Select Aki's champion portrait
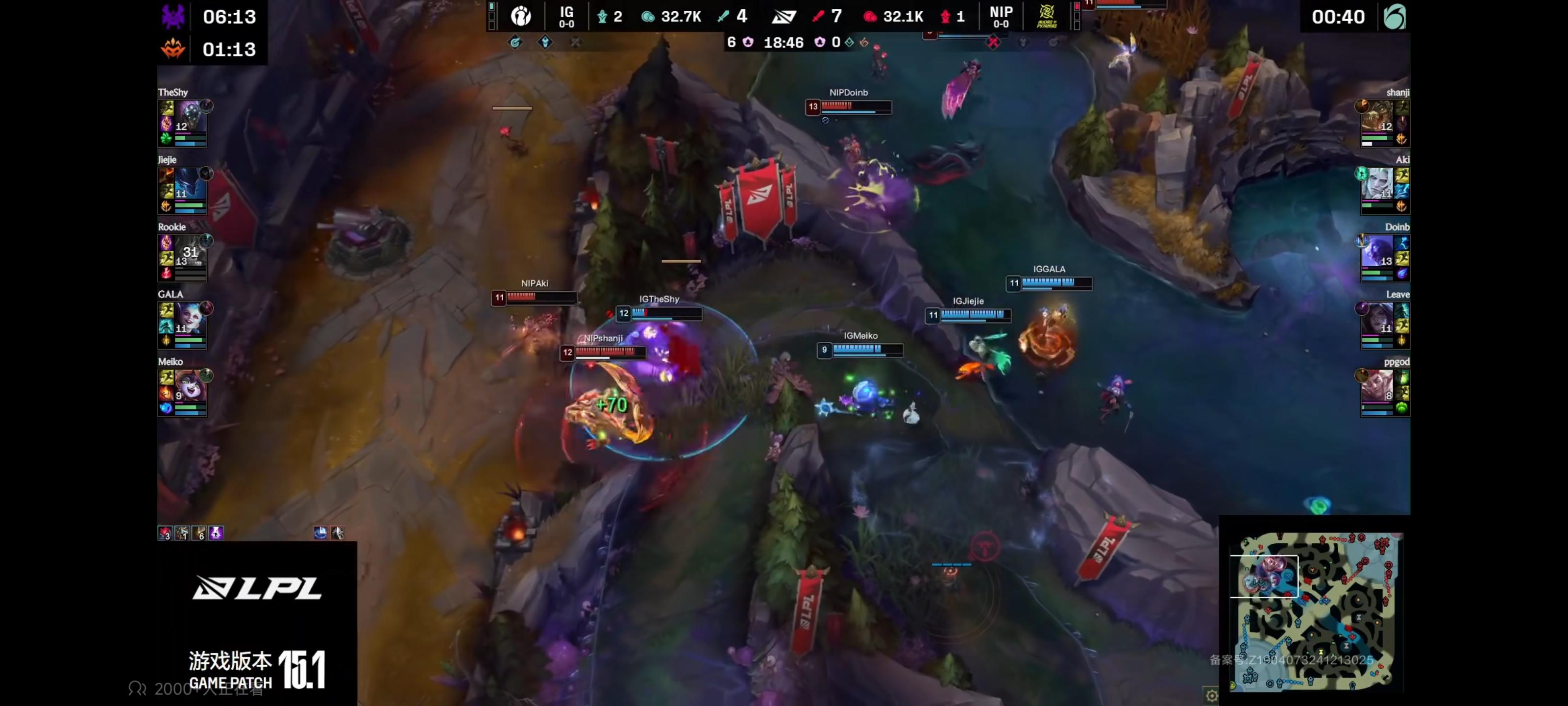The width and height of the screenshot is (1568, 706). click(x=1376, y=184)
